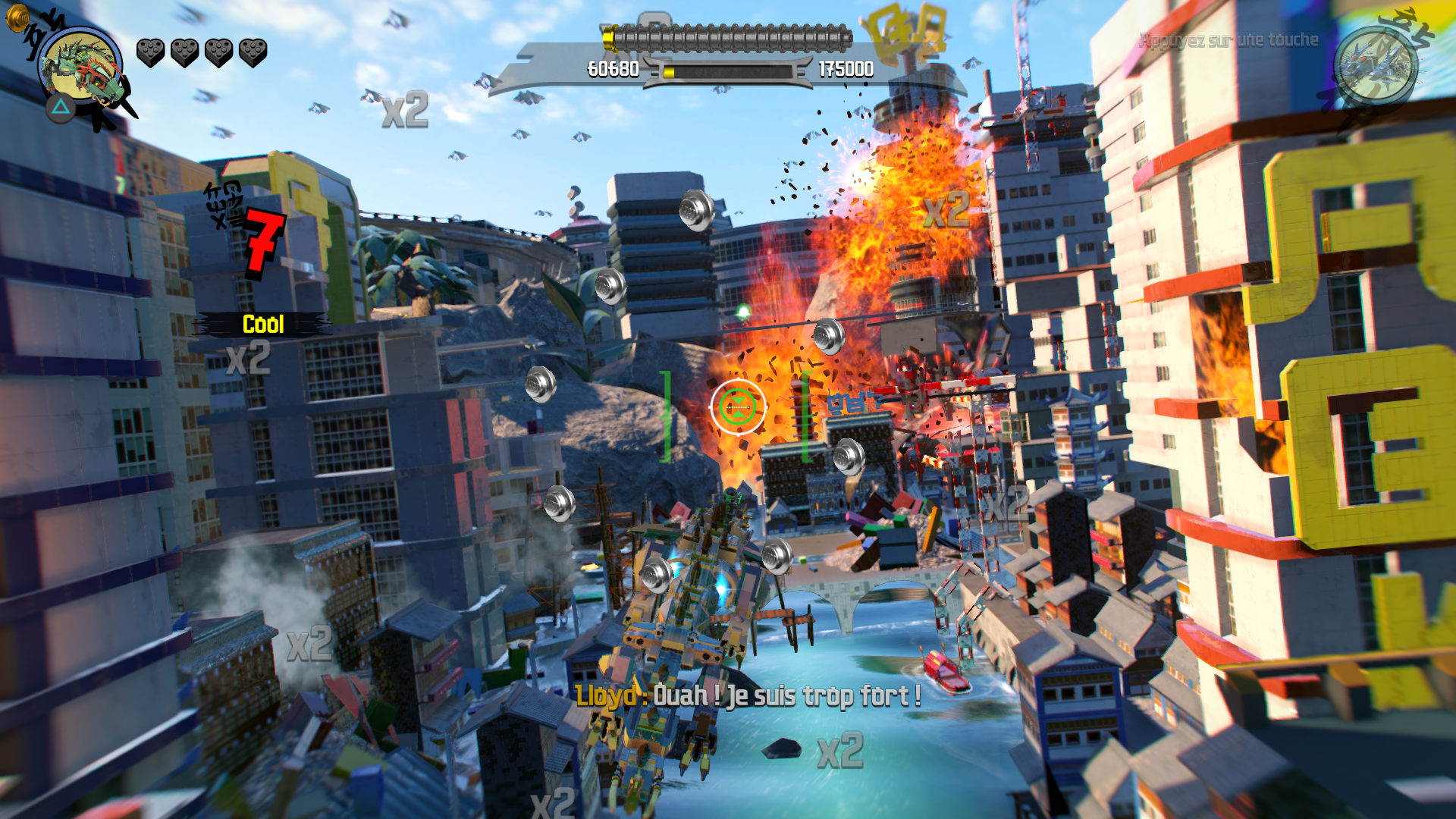The height and width of the screenshot is (819, 1456).
Task: Select the green dragon character portrait
Action: (80, 67)
